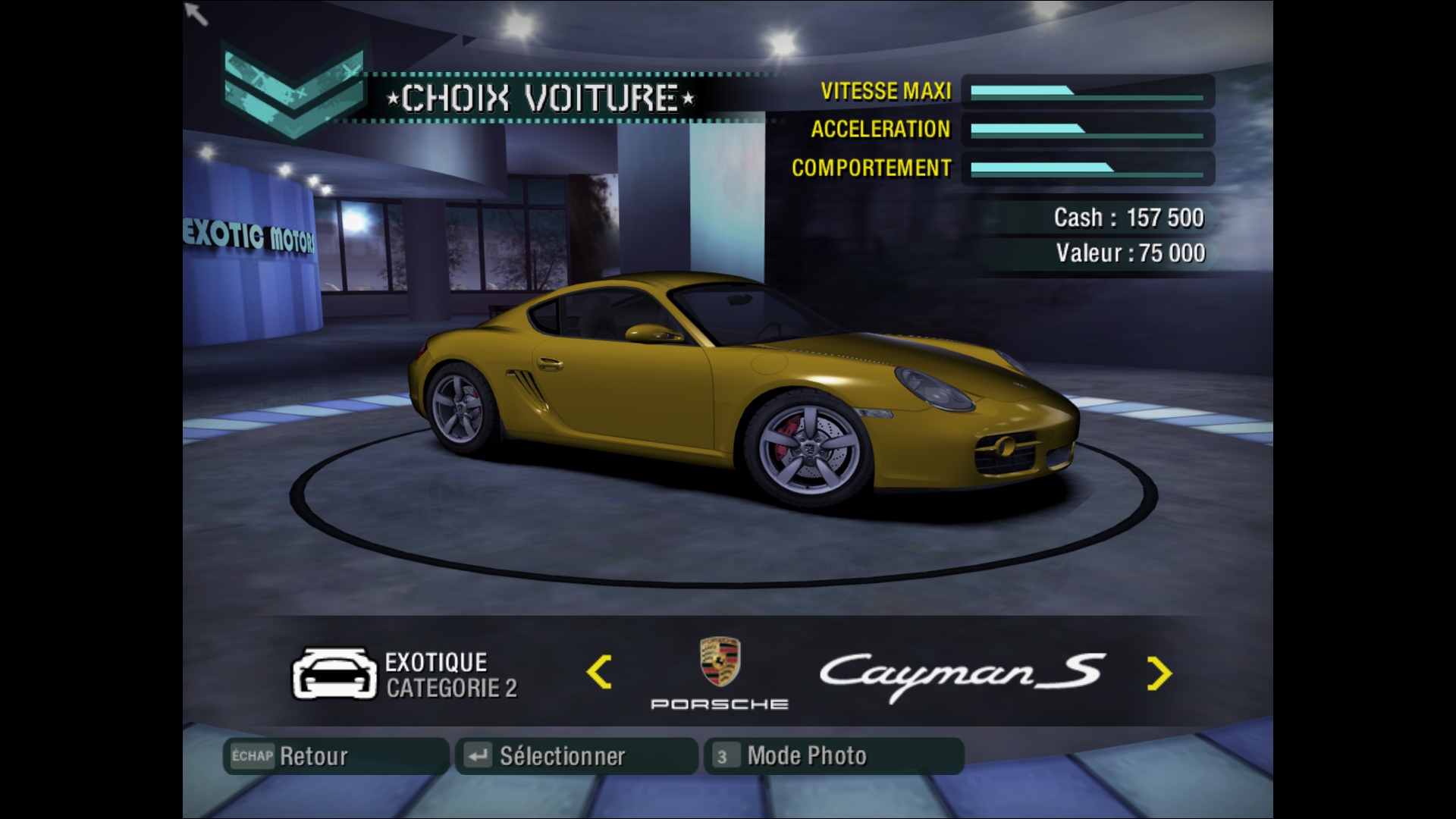The width and height of the screenshot is (1456, 819).
Task: Go back with the Retour button
Action: (335, 756)
